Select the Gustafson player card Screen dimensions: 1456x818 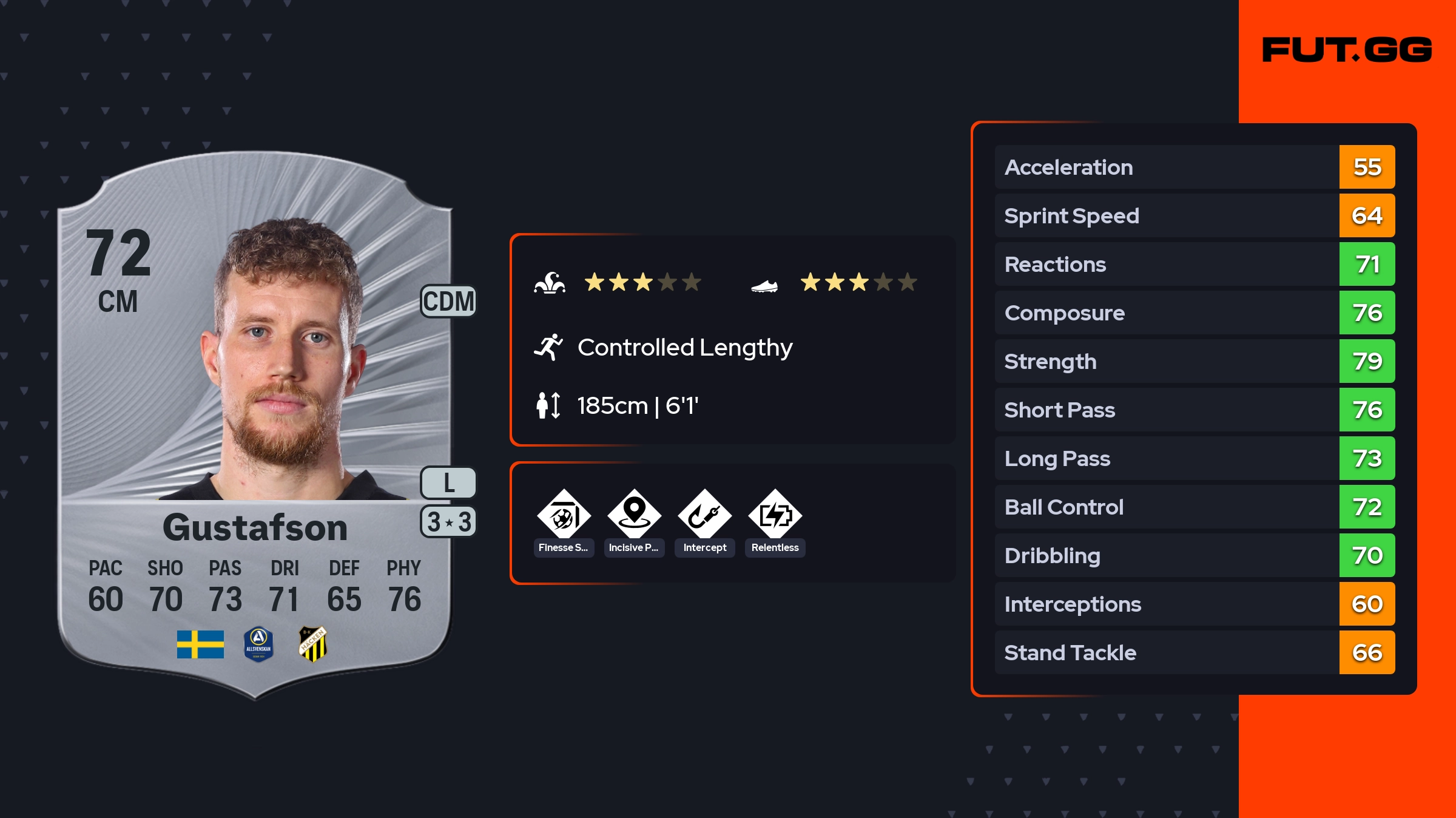255,425
